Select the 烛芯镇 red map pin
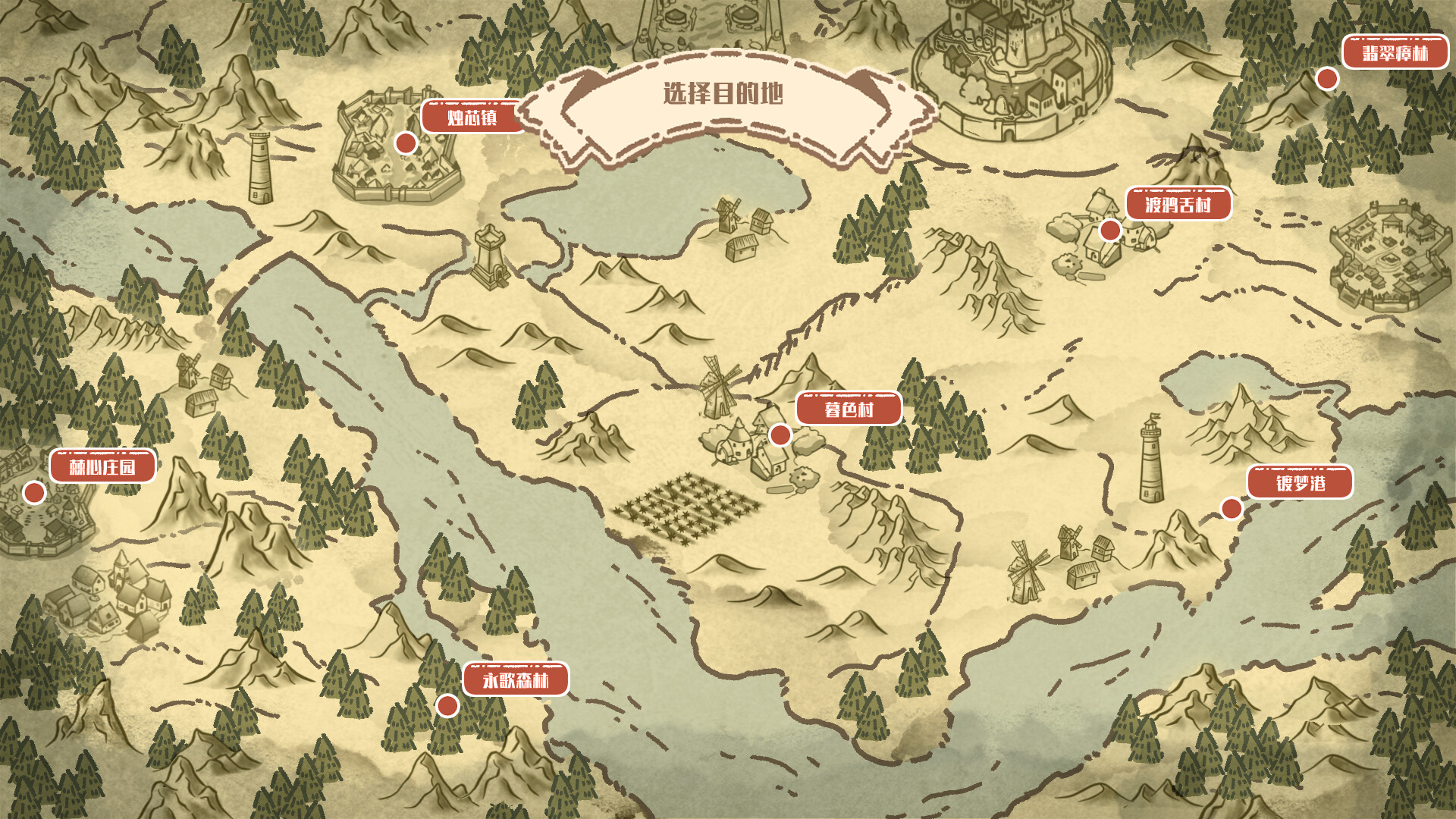Screen dimensions: 1456x819 click(x=405, y=143)
